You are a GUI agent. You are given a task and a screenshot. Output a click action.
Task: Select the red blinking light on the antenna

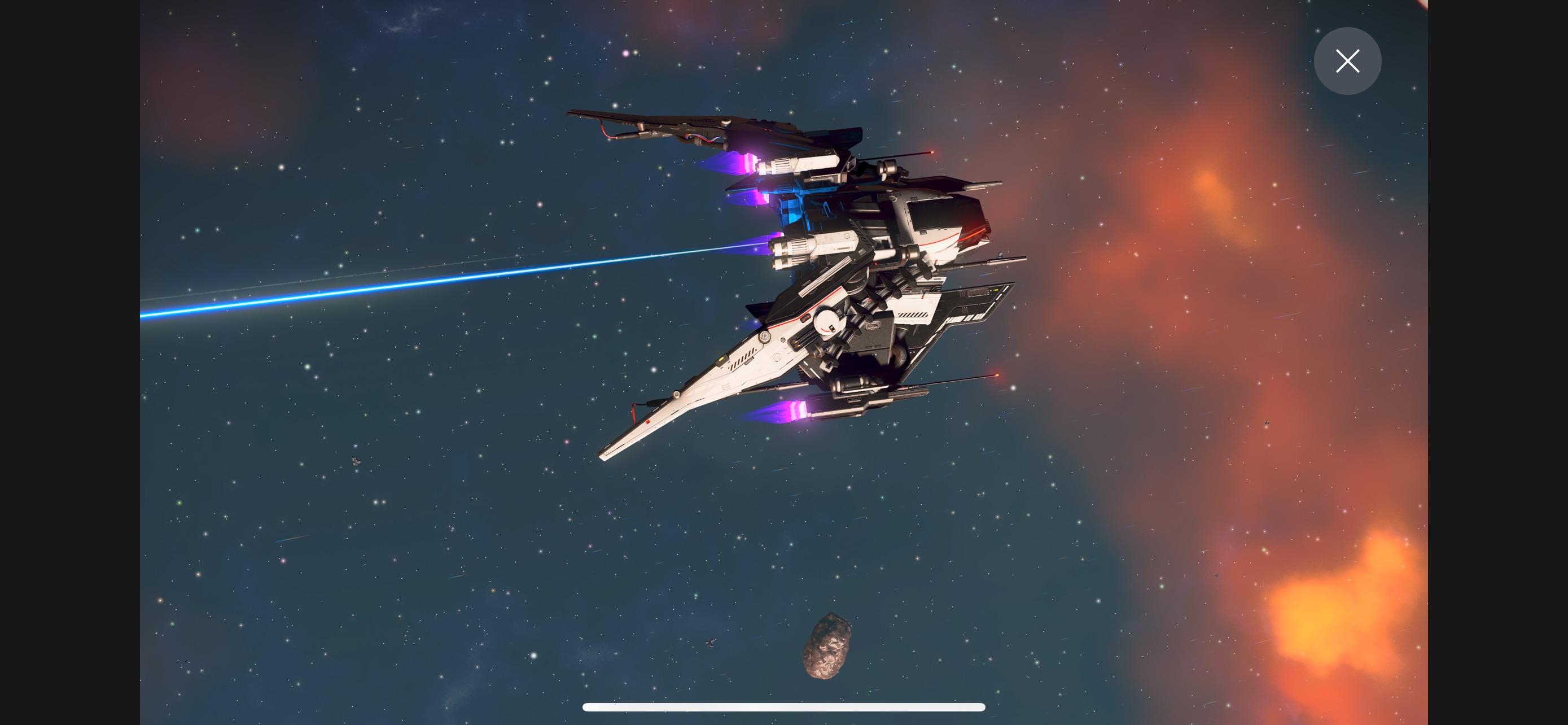point(931,151)
